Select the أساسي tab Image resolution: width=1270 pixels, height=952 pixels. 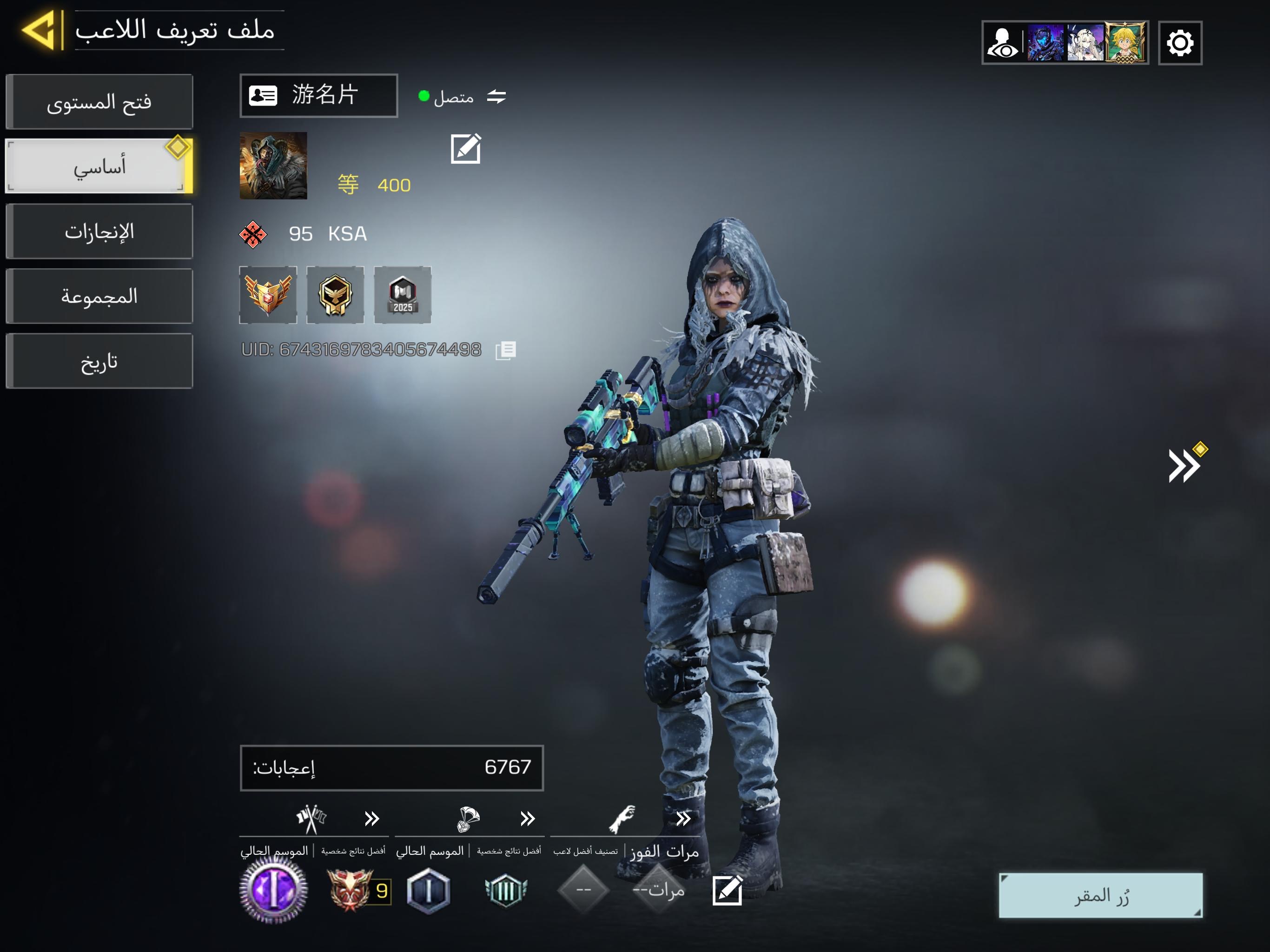[x=99, y=166]
